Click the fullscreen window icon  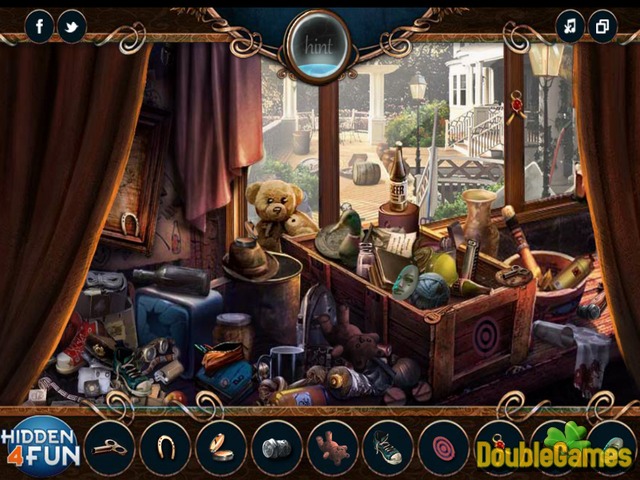coord(602,26)
